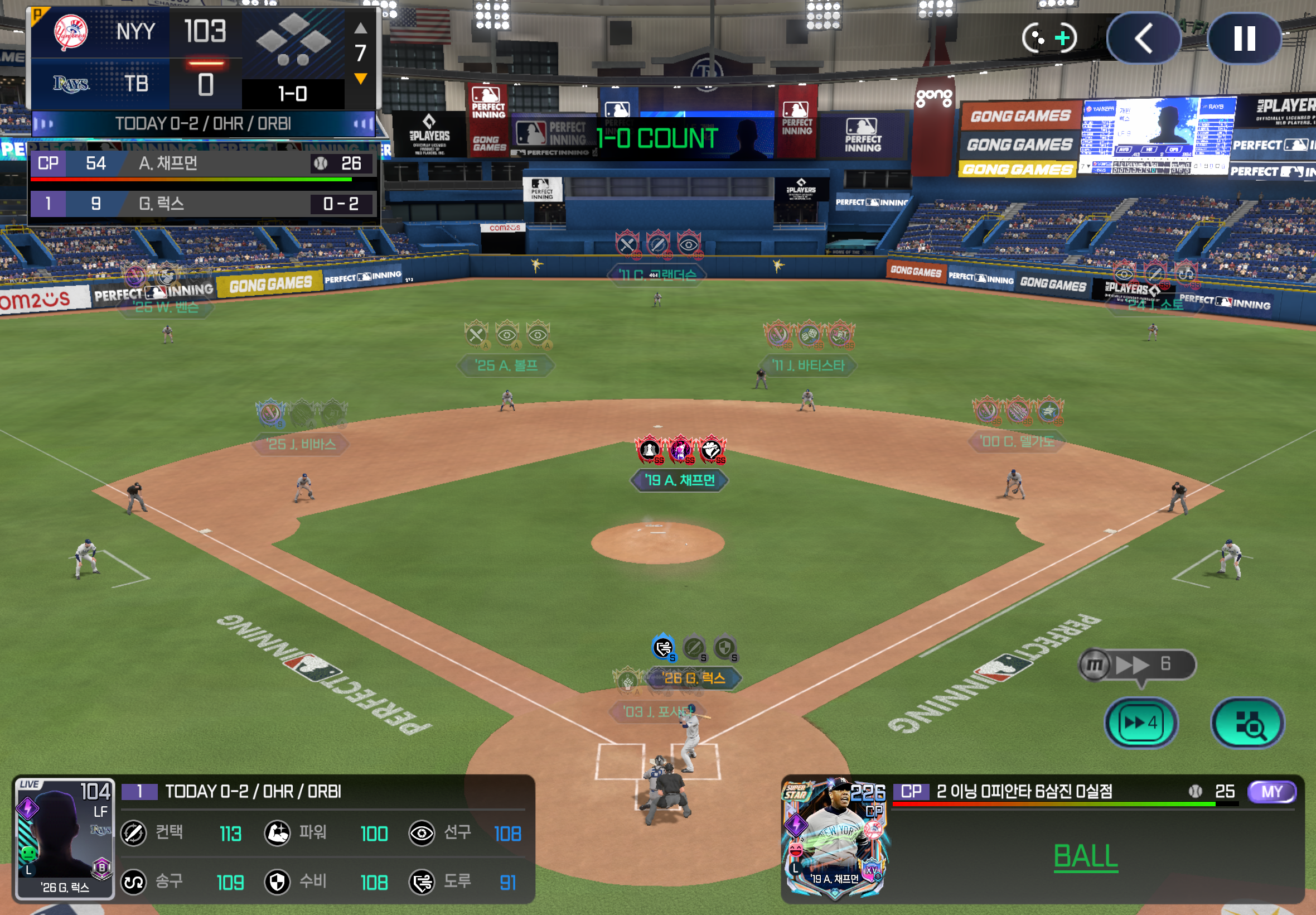This screenshot has width=1316, height=915.
Task: Toggle the speed 6 skip slider
Action: (1137, 664)
